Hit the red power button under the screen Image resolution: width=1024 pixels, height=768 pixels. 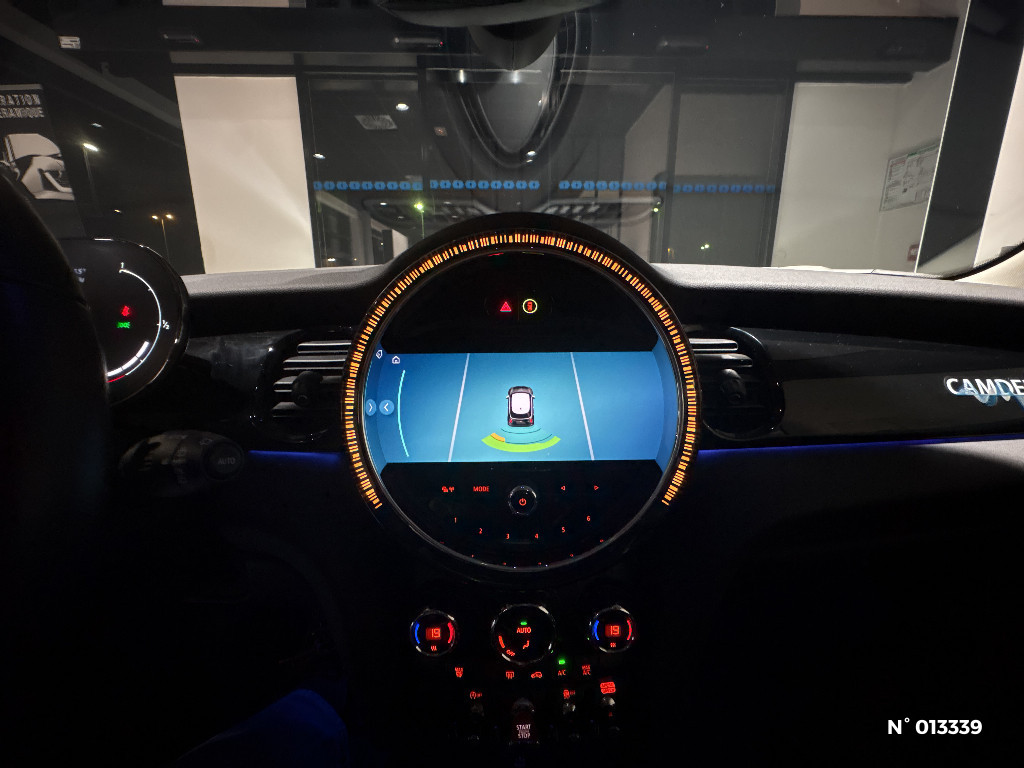[522, 498]
